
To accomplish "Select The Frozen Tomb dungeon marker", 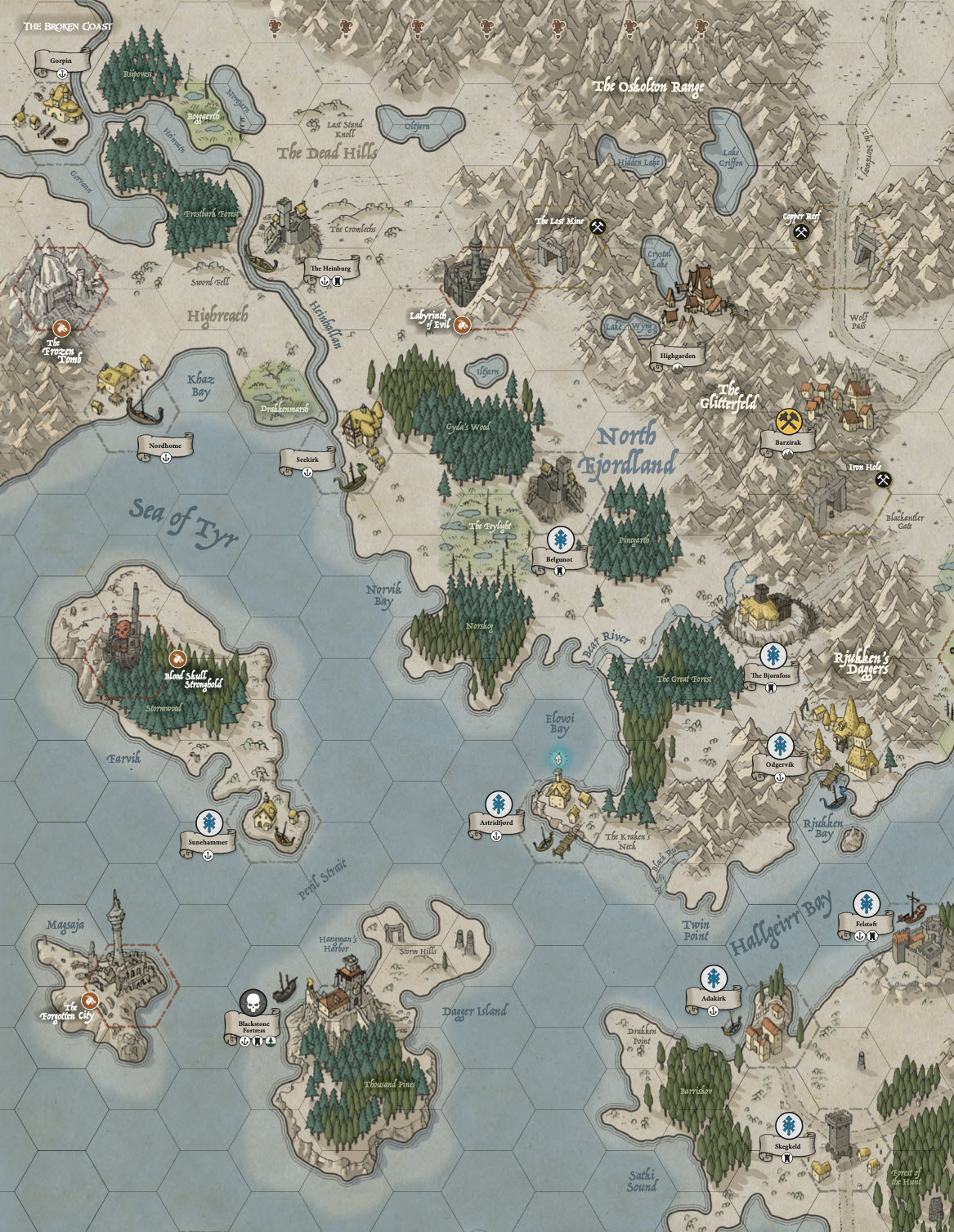I will pos(61,328).
